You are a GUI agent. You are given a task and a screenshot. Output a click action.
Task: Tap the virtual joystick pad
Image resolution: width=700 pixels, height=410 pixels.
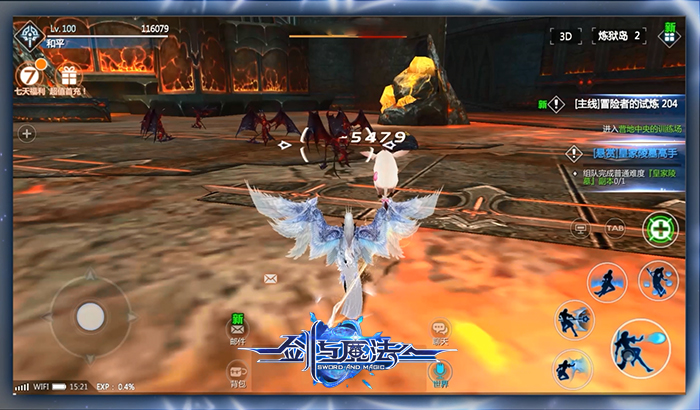[90, 316]
